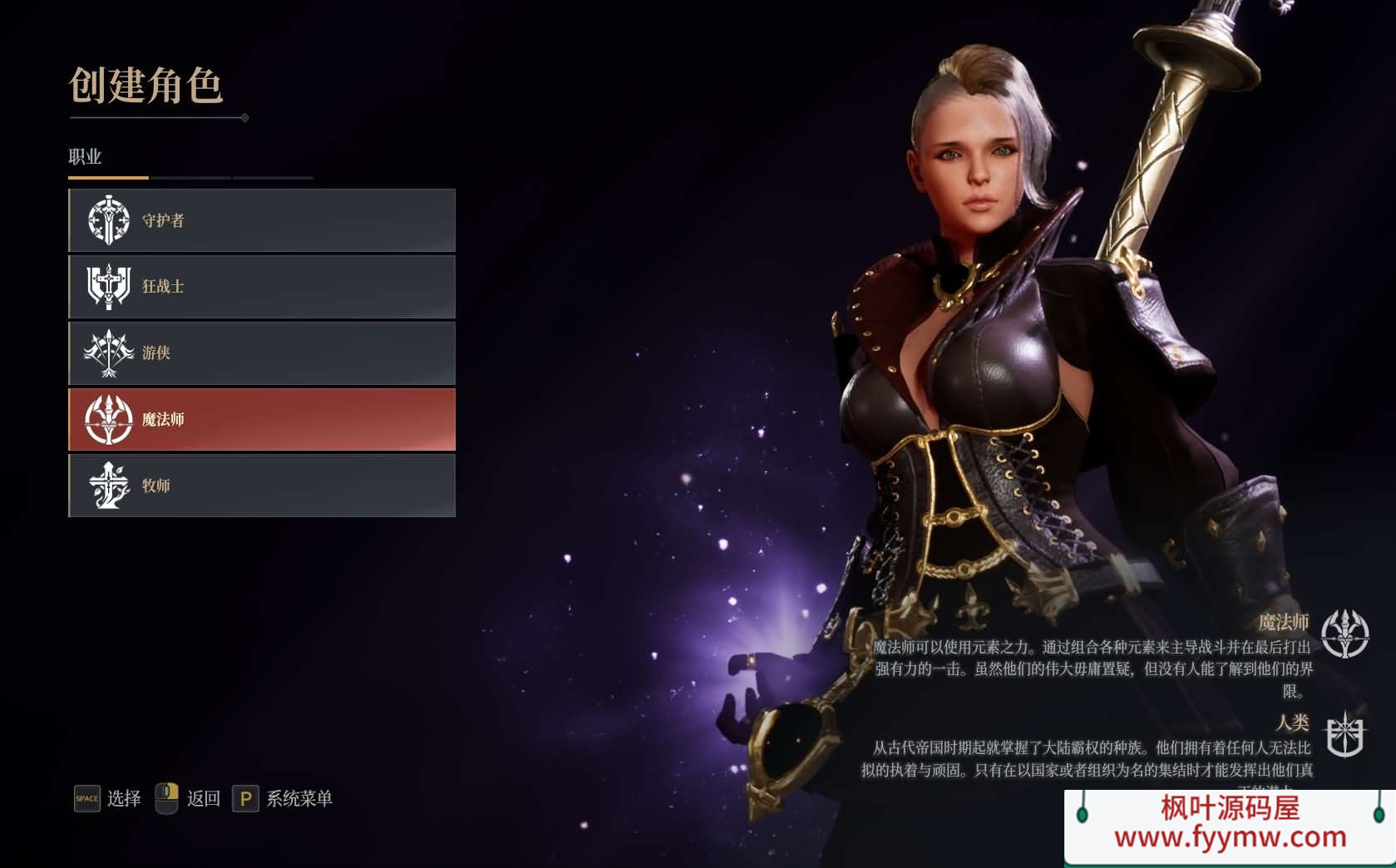Choose the 牧师 class entry
The image size is (1396, 868).
262,486
